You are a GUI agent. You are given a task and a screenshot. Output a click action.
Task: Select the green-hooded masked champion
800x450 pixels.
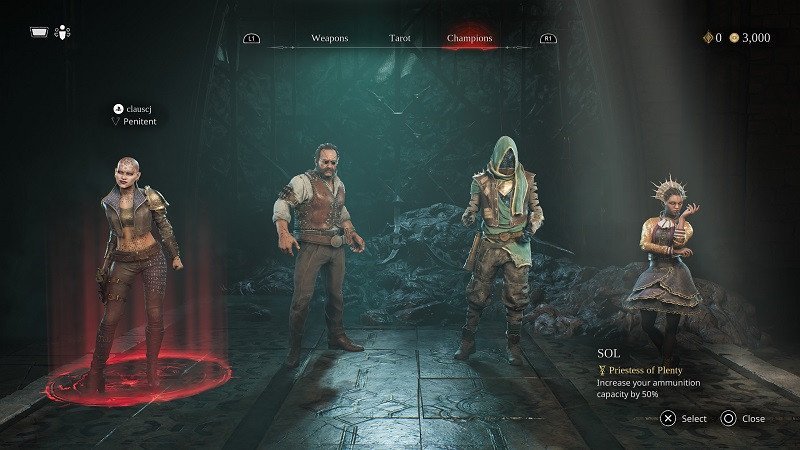(502, 245)
